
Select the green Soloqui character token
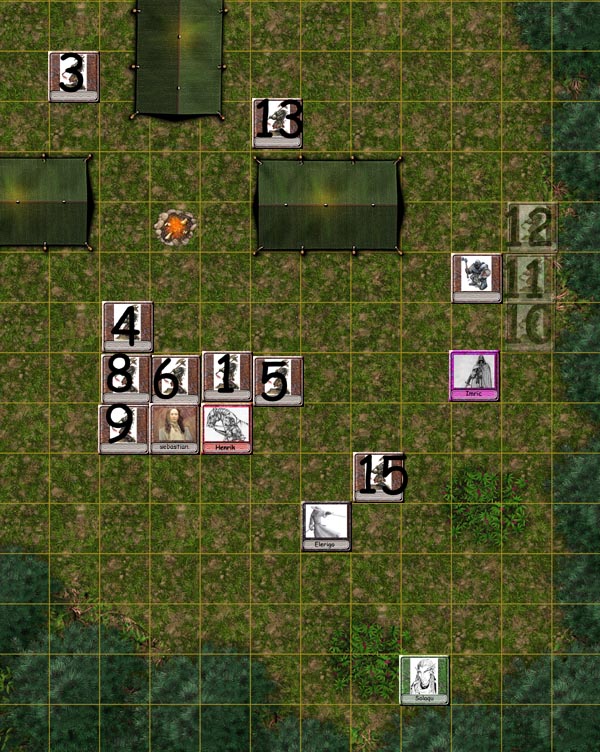pyautogui.click(x=424, y=680)
